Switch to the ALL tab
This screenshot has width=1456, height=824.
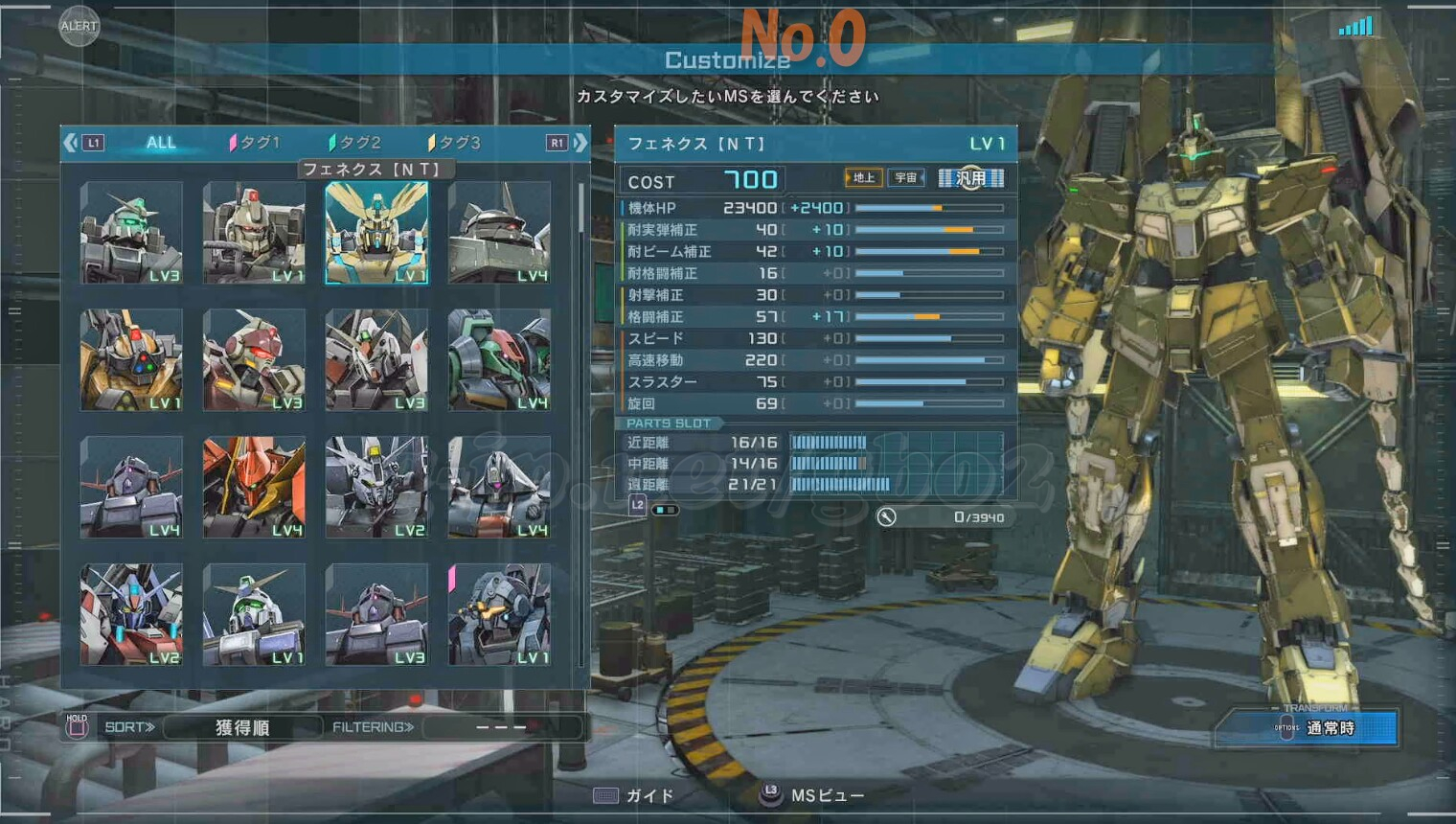point(161,143)
